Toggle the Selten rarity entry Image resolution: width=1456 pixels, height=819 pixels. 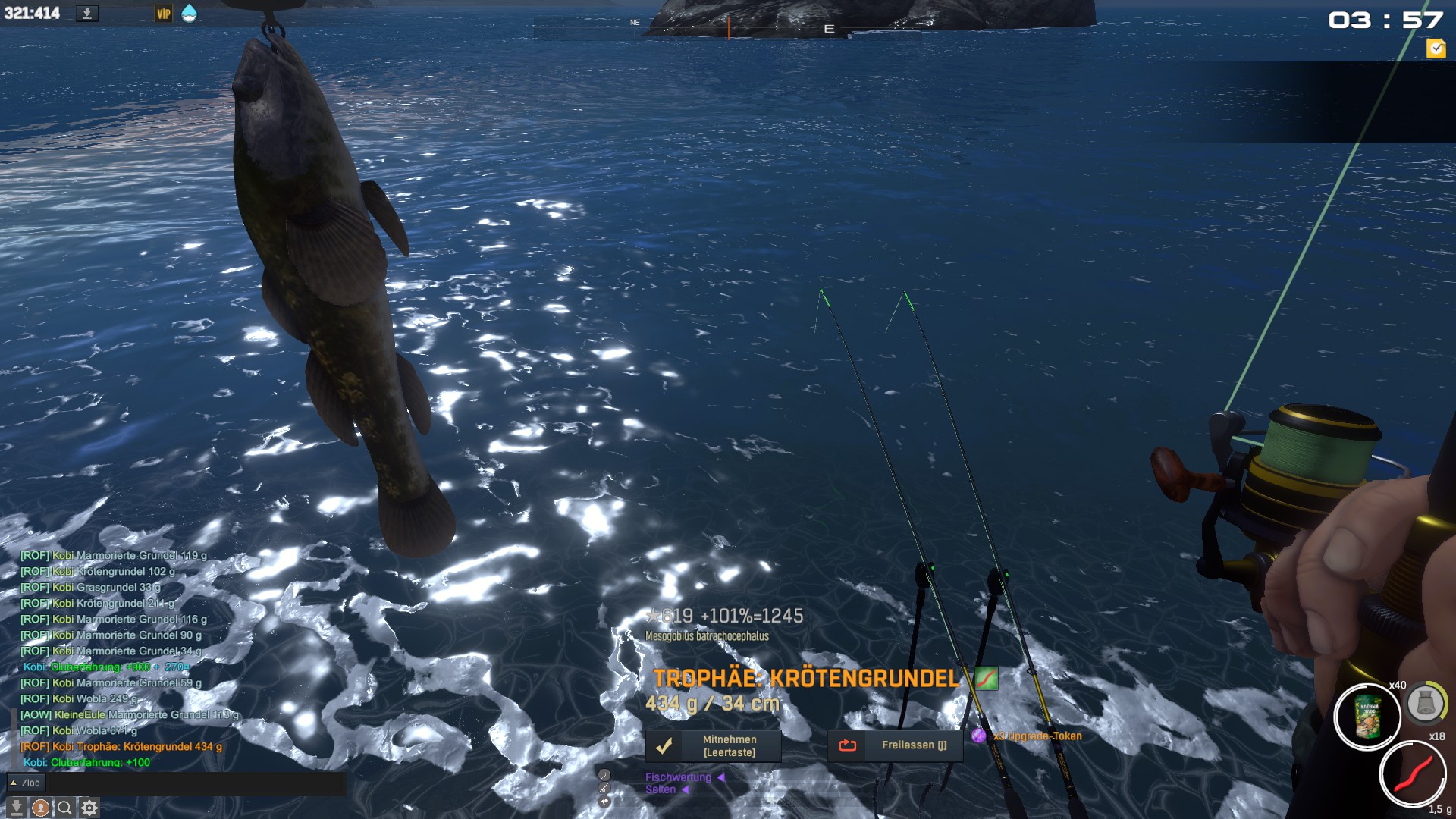tap(661, 789)
